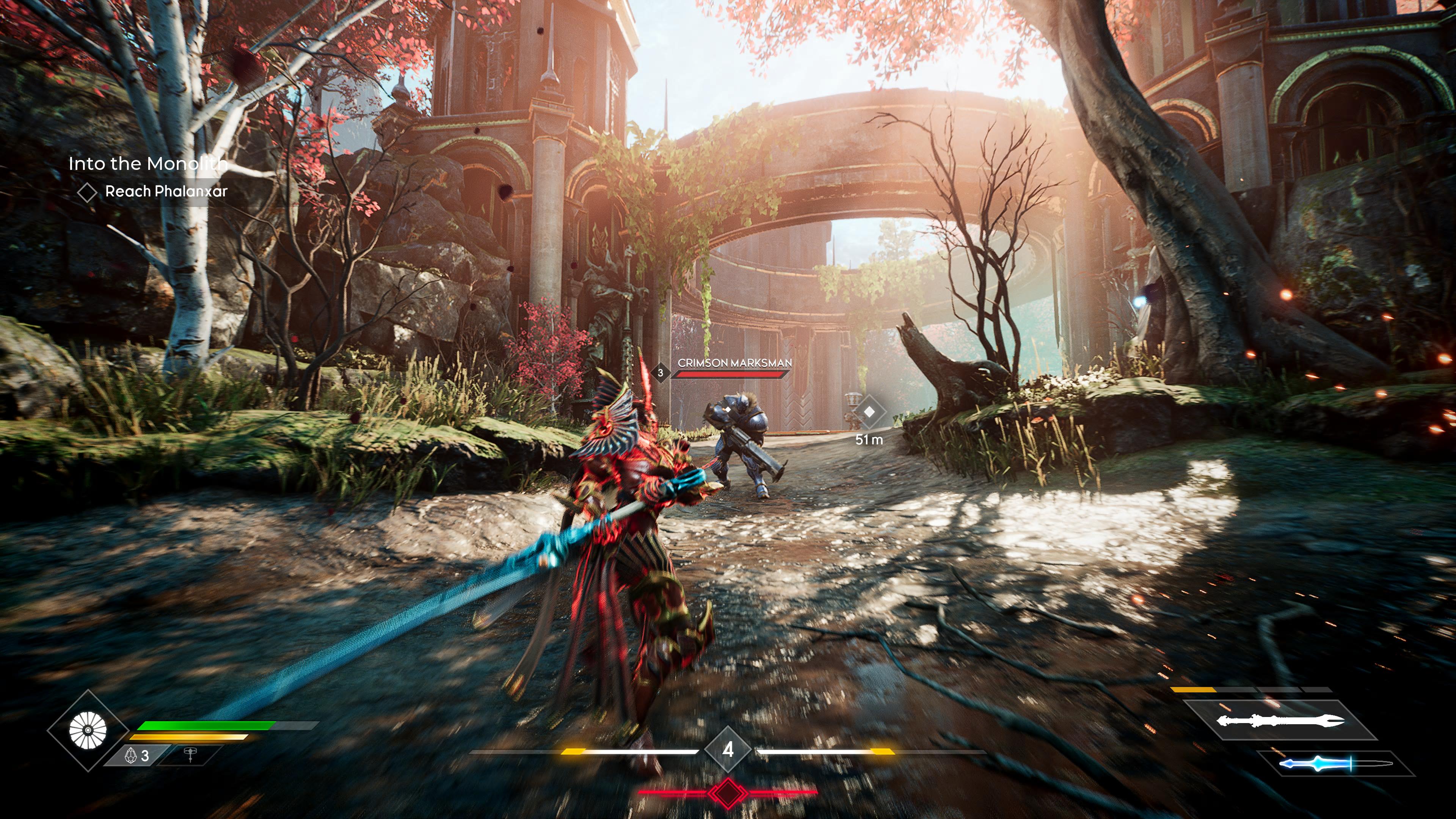The image size is (1456, 819).
Task: Click the waypoint diamond marker showing 51 m
Action: pyautogui.click(x=869, y=412)
